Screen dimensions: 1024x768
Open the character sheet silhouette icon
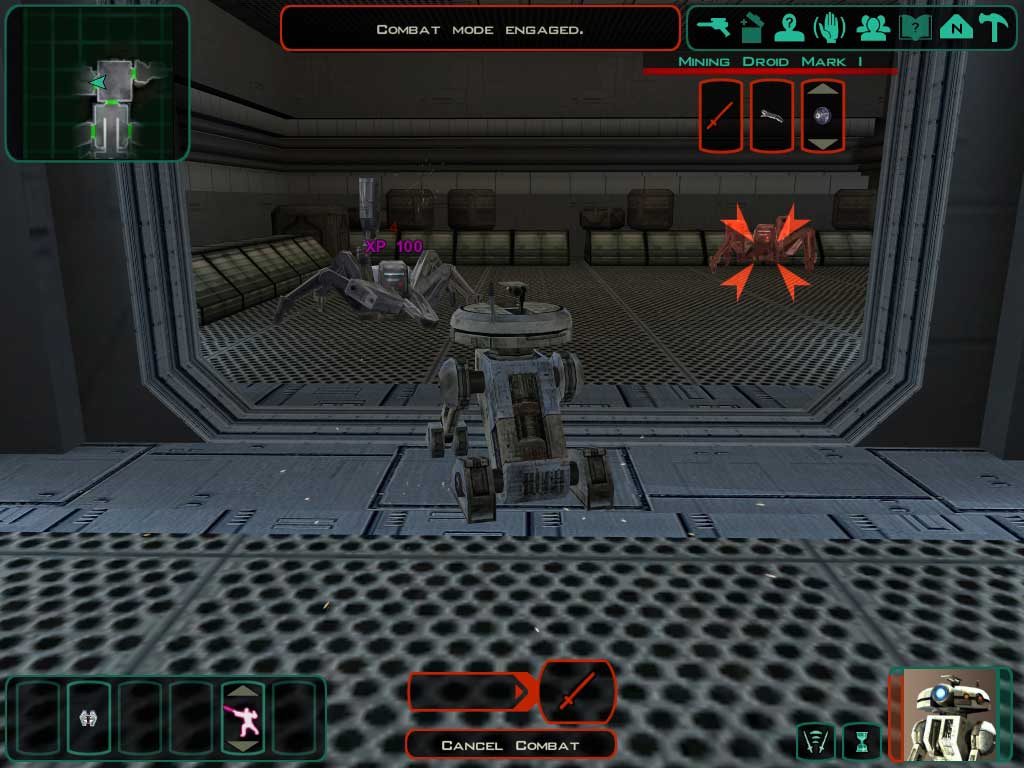pyautogui.click(x=789, y=27)
